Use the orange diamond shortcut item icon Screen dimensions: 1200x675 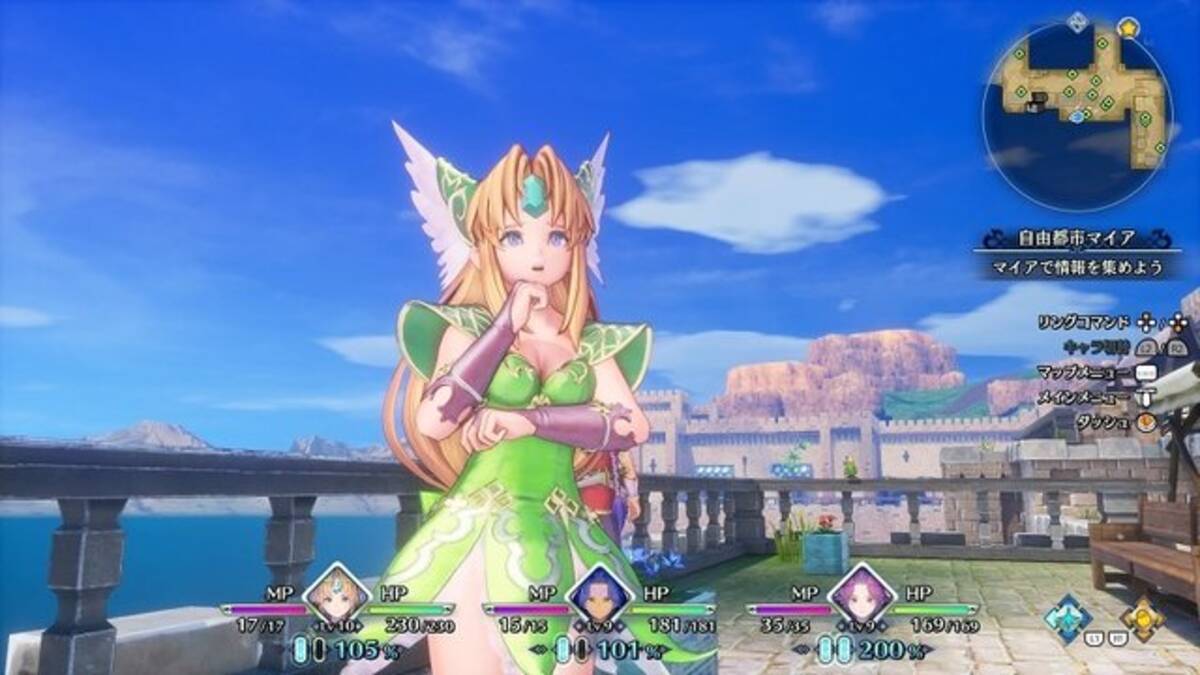1142,617
